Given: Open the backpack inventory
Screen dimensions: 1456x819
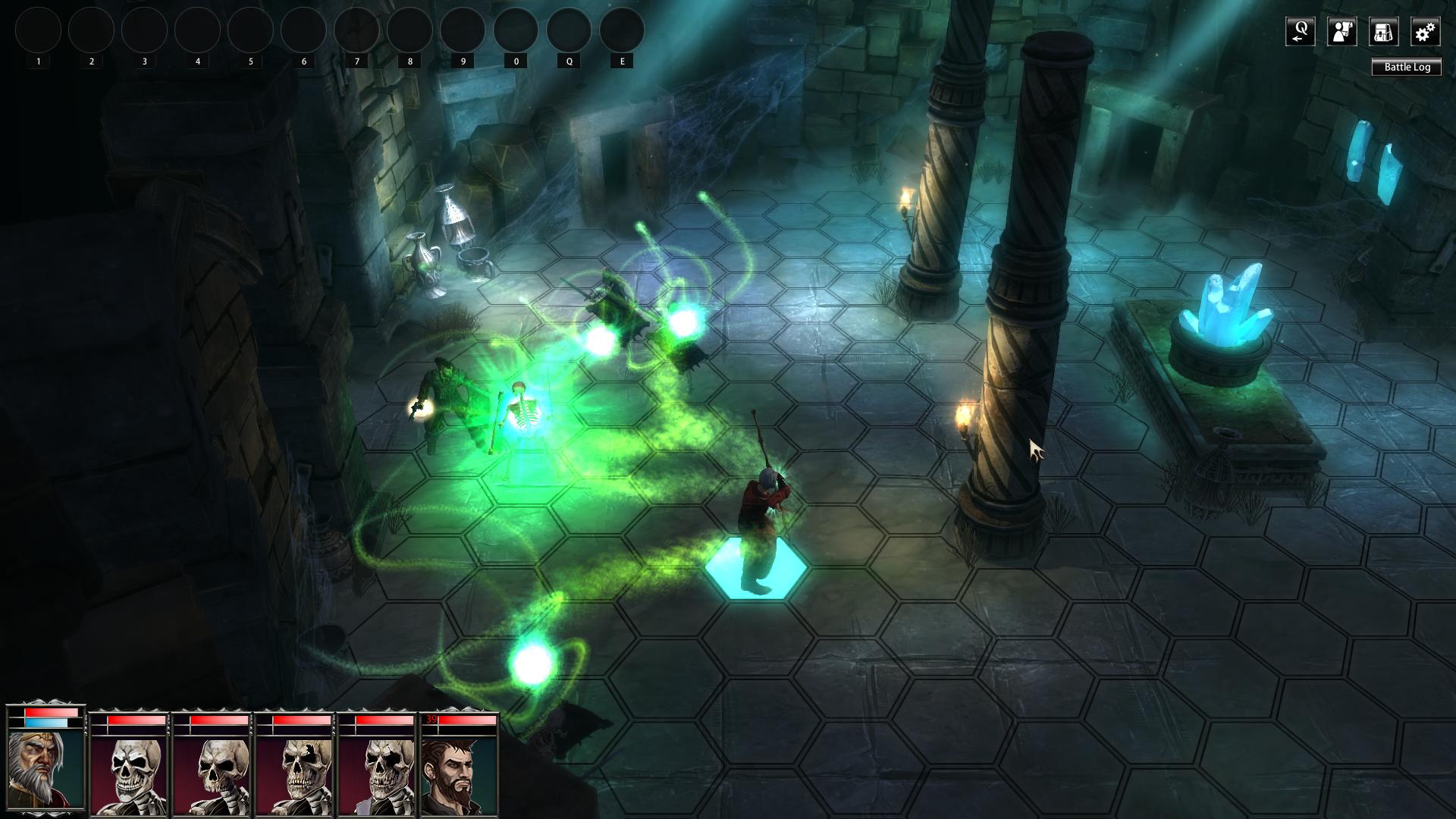Looking at the screenshot, I should (x=1383, y=32).
